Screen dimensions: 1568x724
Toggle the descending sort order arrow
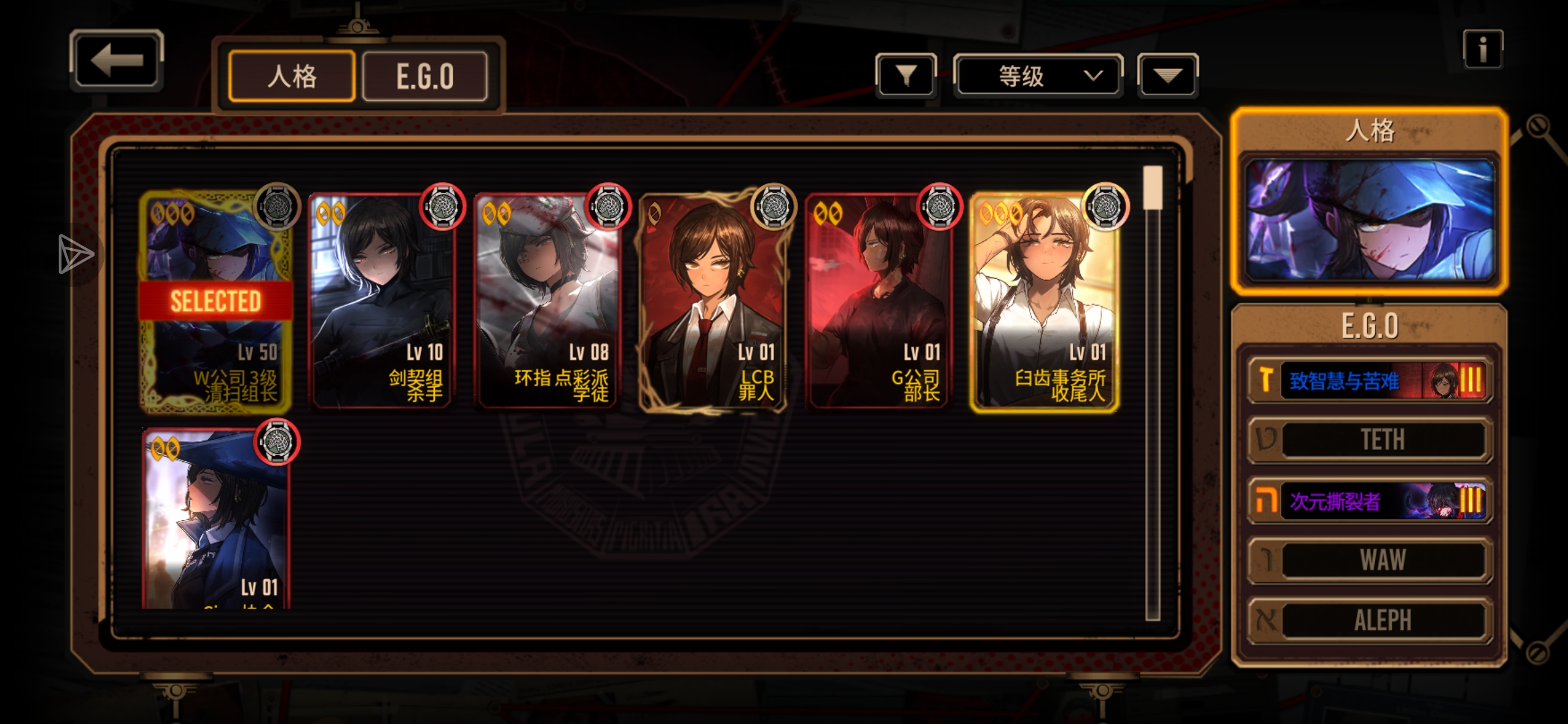[x=1167, y=76]
